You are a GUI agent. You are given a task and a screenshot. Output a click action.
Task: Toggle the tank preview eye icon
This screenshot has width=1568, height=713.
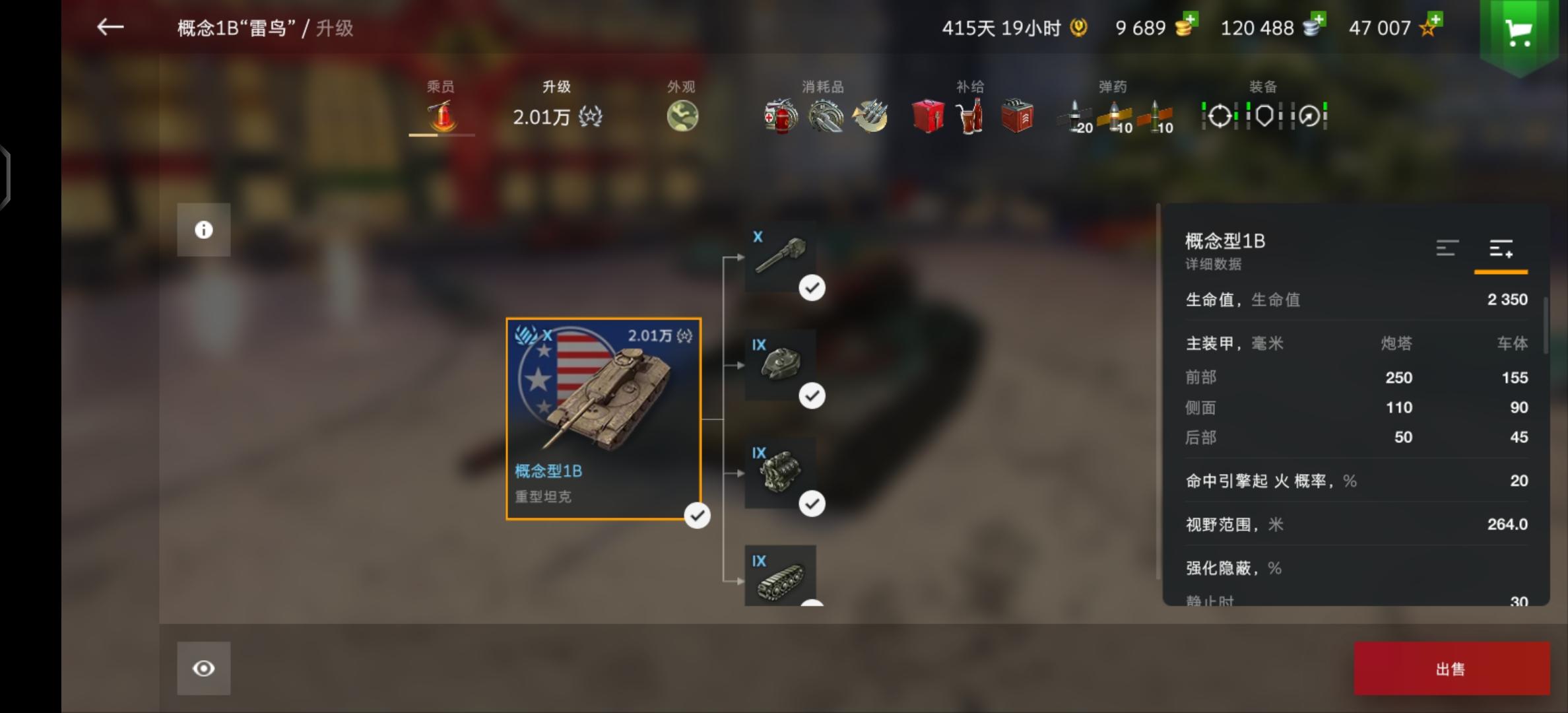pyautogui.click(x=203, y=668)
